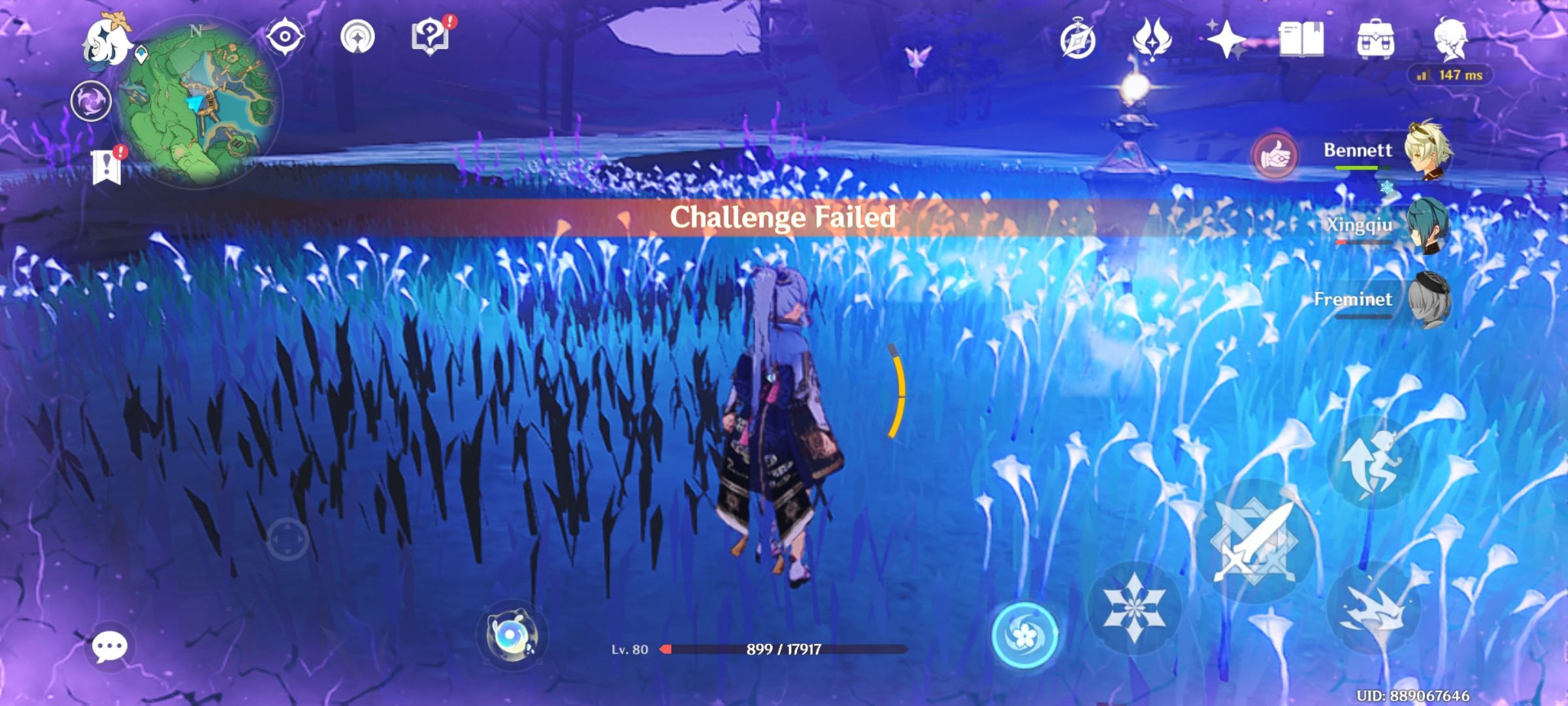Open the Archive book icon
This screenshot has height=706, width=1568.
pyautogui.click(x=1300, y=39)
